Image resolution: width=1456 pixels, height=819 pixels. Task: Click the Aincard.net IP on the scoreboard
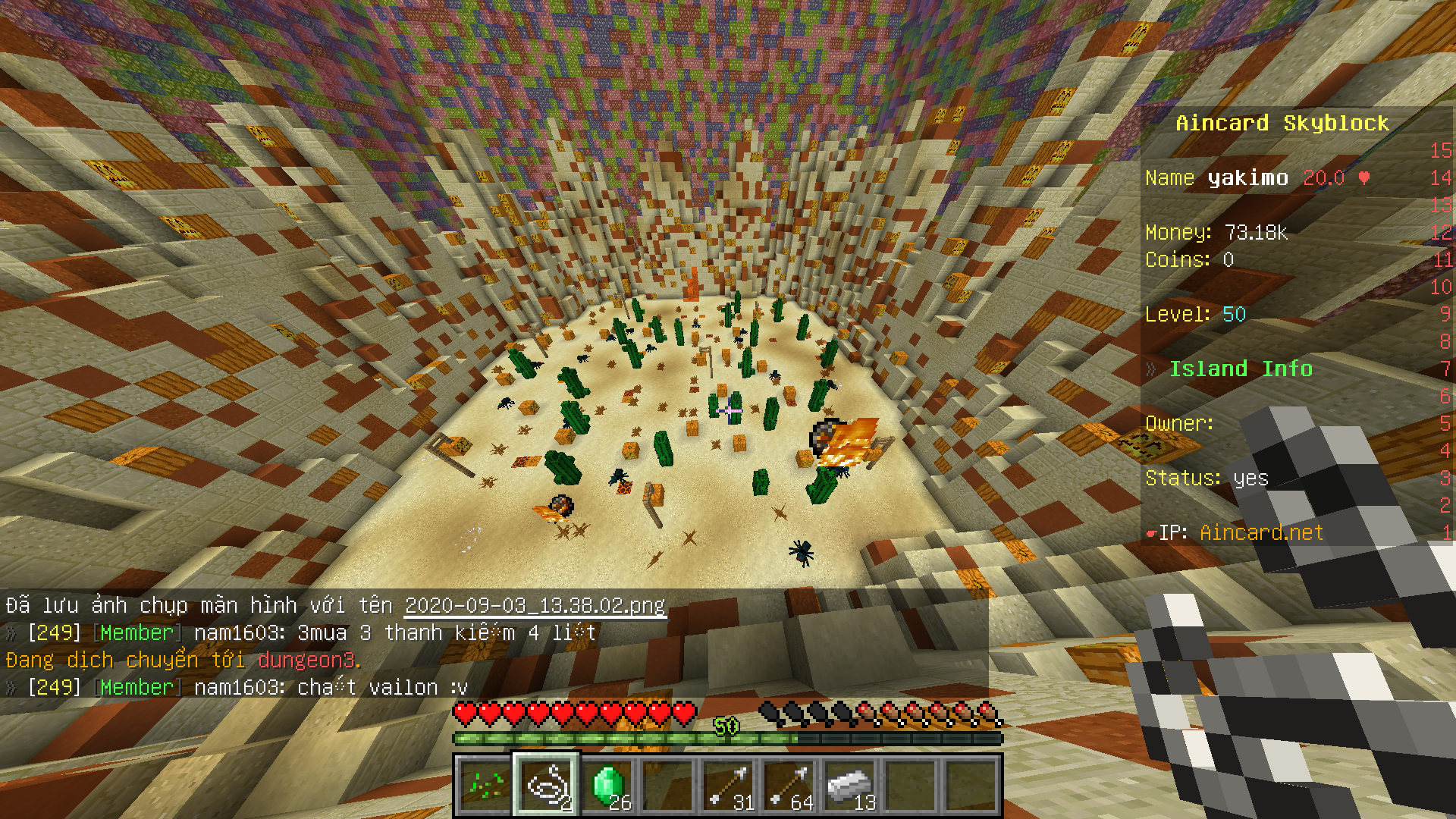click(x=1261, y=533)
